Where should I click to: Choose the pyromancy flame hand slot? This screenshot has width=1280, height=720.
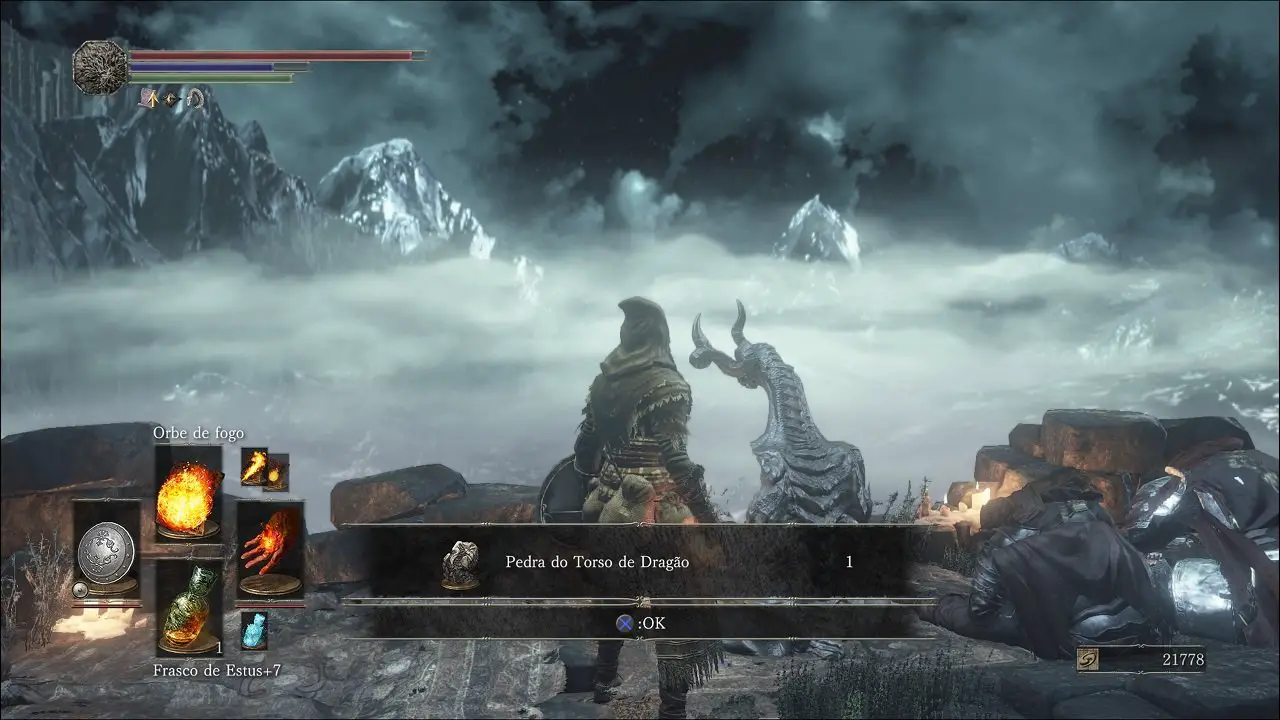(x=269, y=553)
